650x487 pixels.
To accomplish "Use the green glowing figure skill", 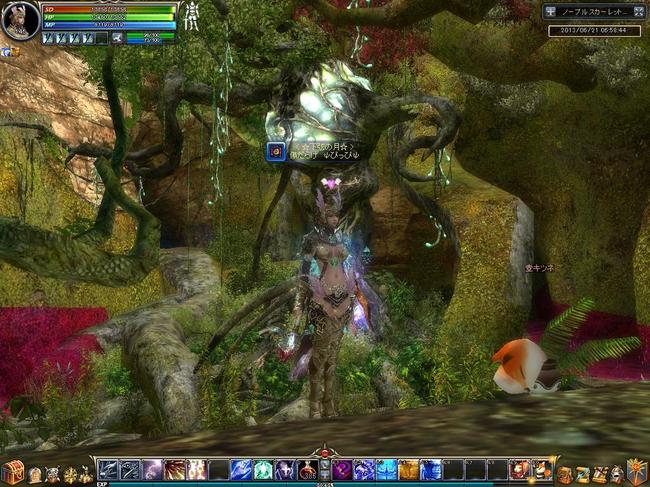I will click(x=263, y=470).
